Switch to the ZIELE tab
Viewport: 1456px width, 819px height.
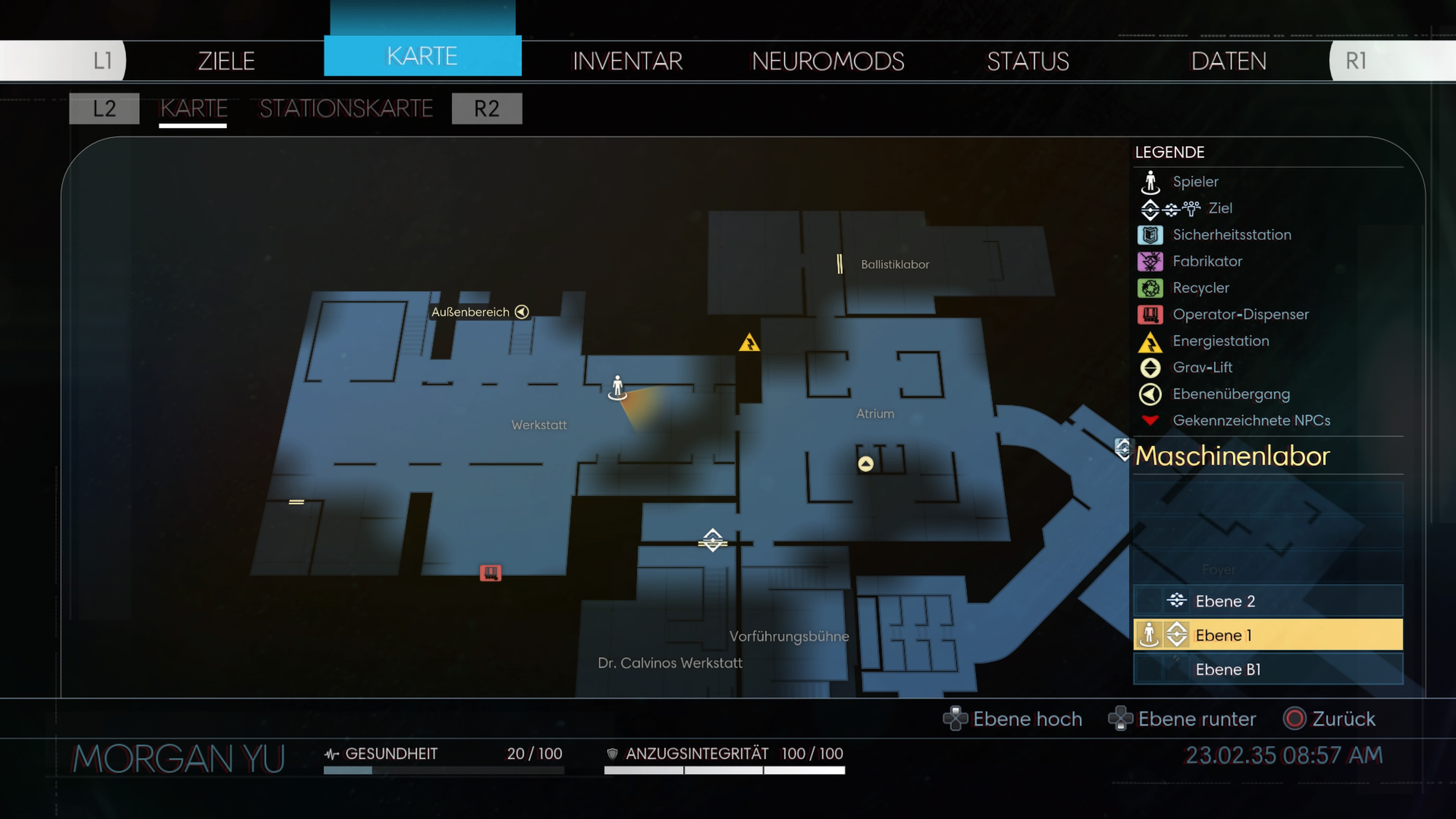point(226,61)
